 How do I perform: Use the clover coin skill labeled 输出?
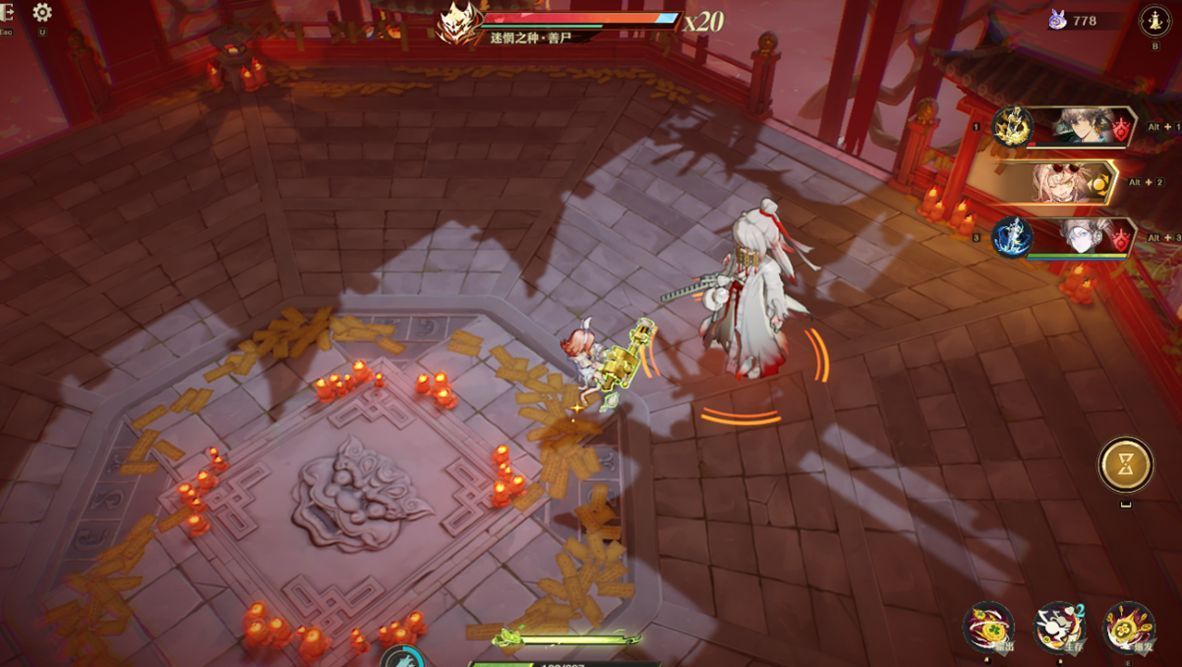coord(988,627)
